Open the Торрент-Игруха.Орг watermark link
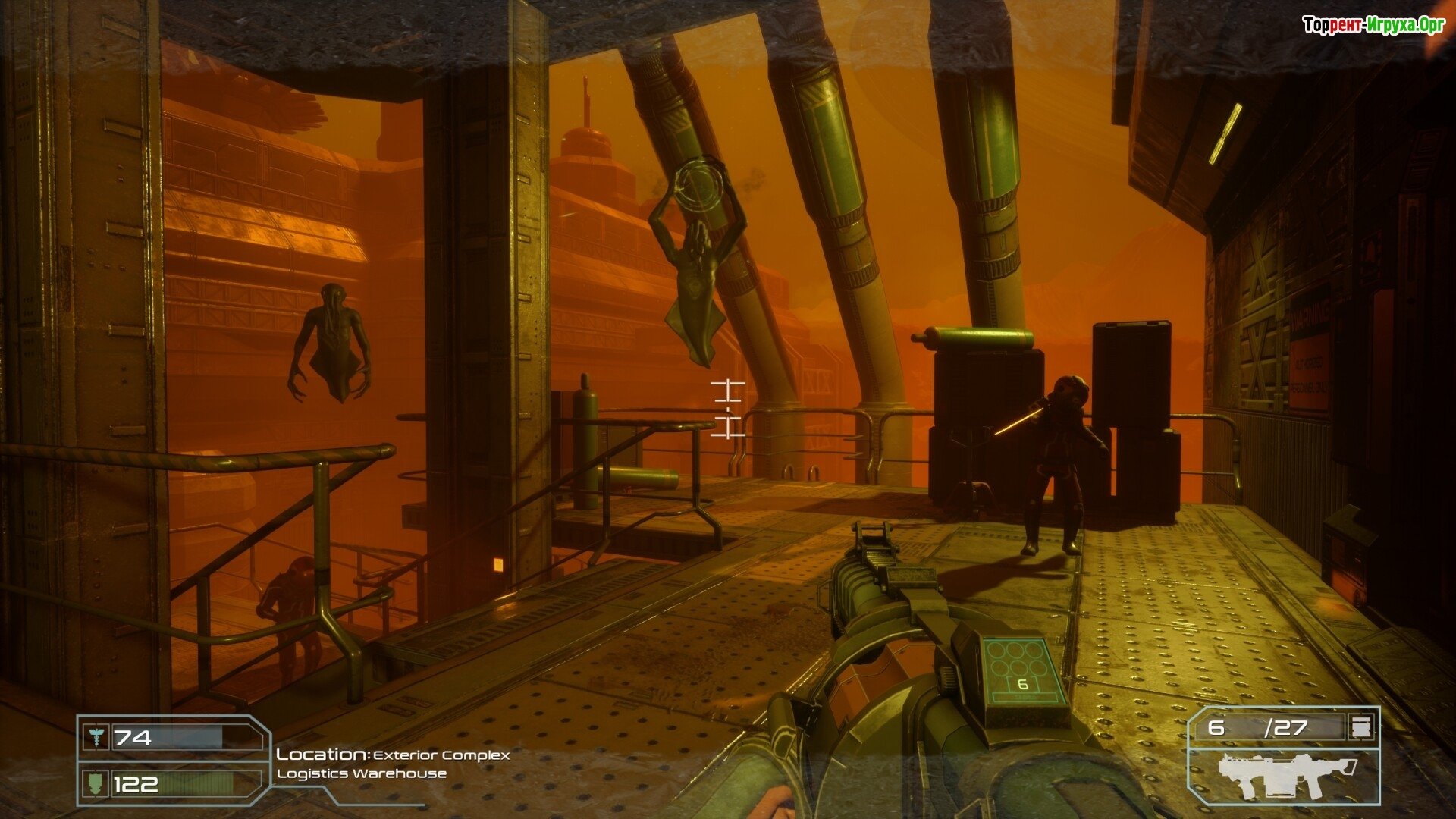Screen dimensions: 1456x819 coord(1373,26)
